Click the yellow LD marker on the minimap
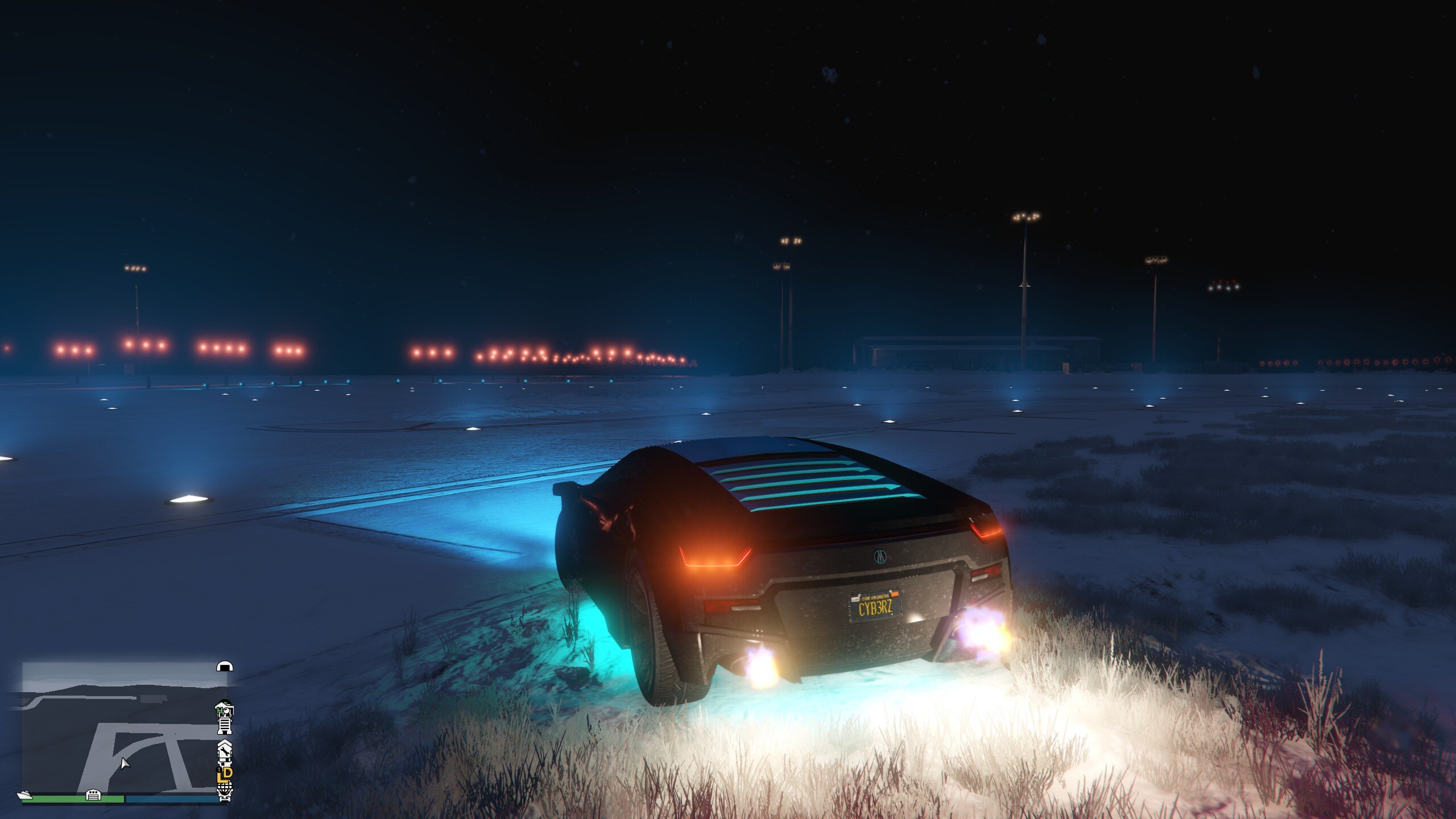Viewport: 1456px width, 819px height. coord(226,773)
